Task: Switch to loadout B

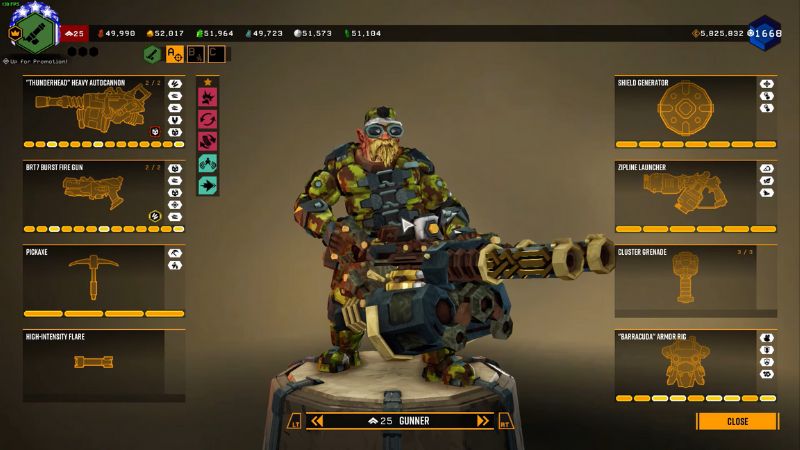Action: pyautogui.click(x=195, y=54)
